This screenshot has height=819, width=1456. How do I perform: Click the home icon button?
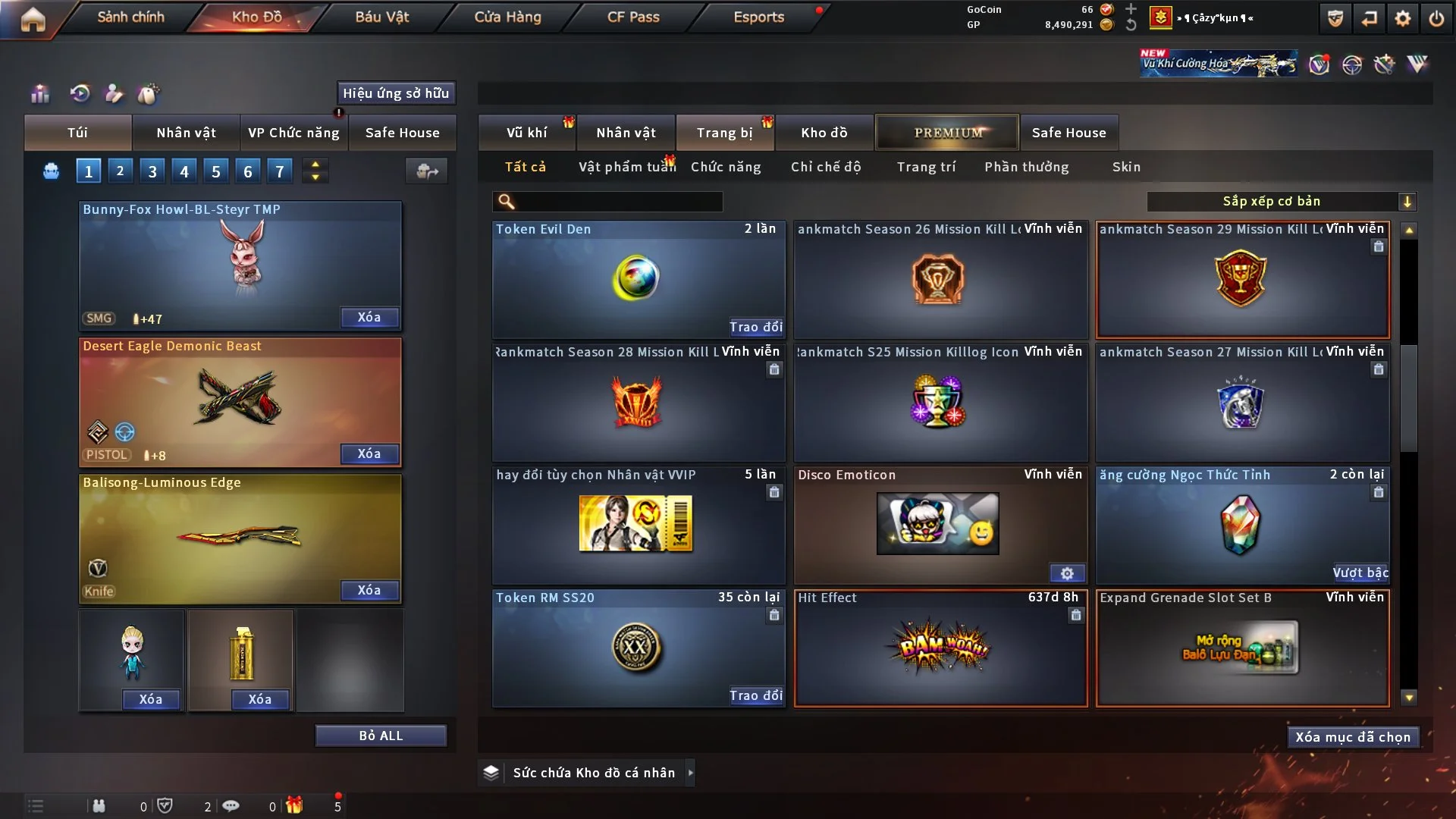(x=33, y=19)
